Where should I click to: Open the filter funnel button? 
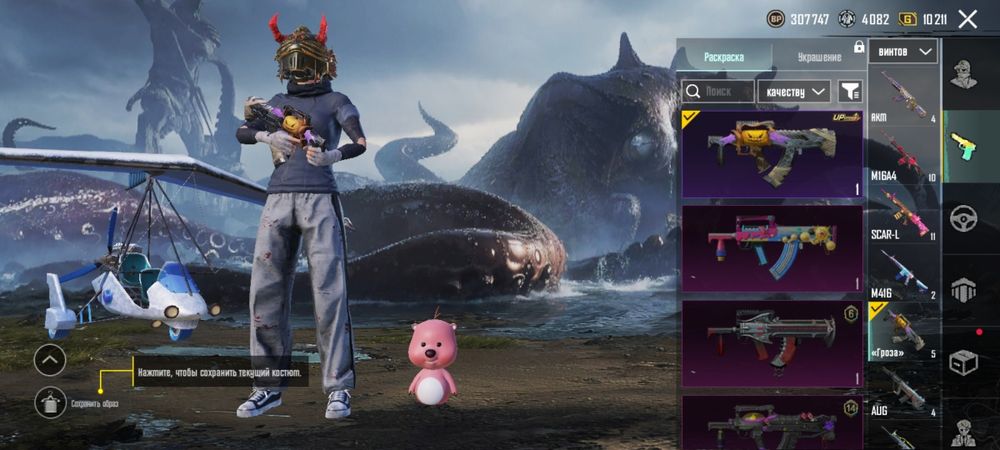point(850,91)
